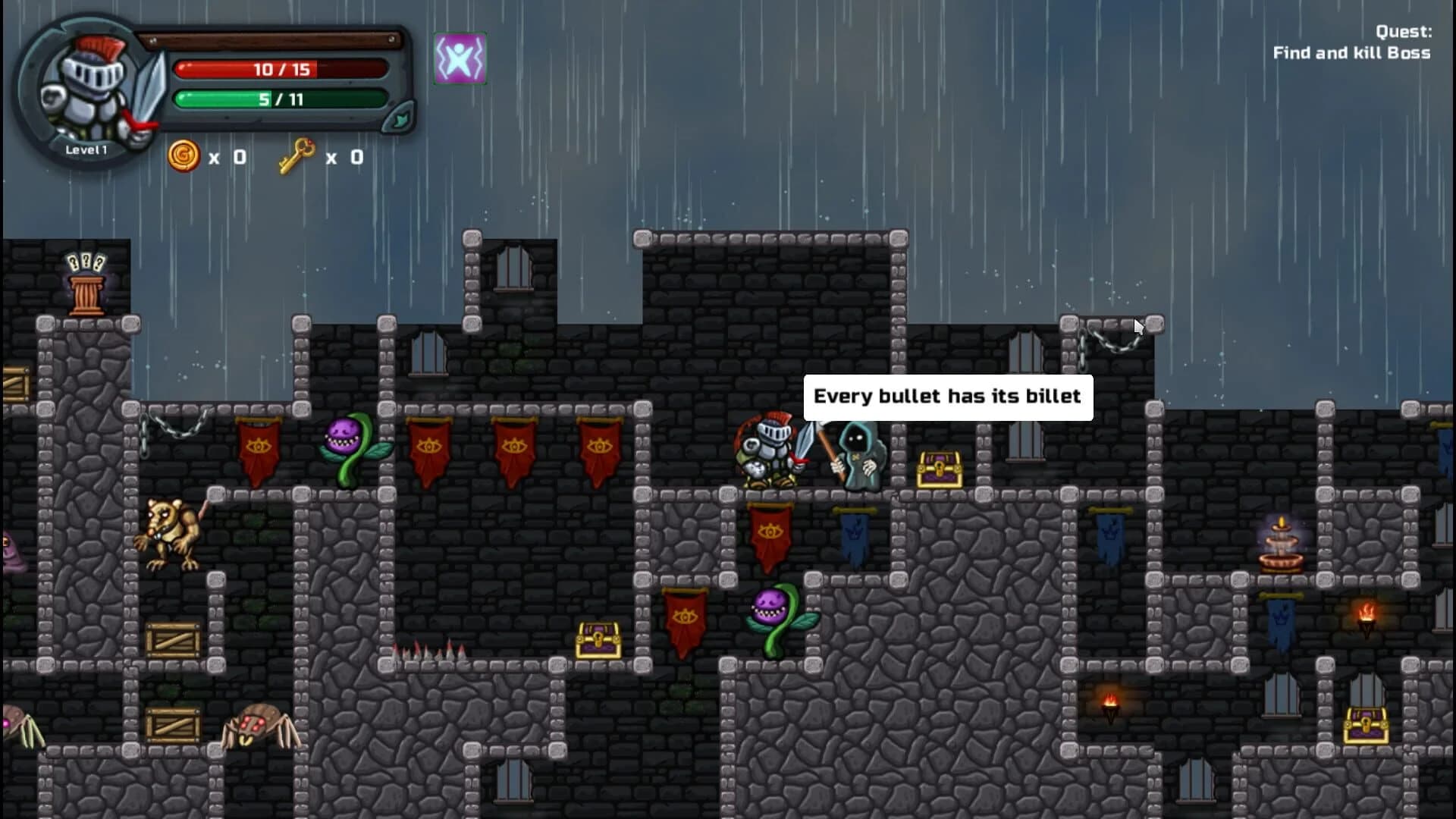This screenshot has height=819, width=1456.
Task: Expand the quest tracker labeled Find and kill Boss
Action: point(1351,53)
